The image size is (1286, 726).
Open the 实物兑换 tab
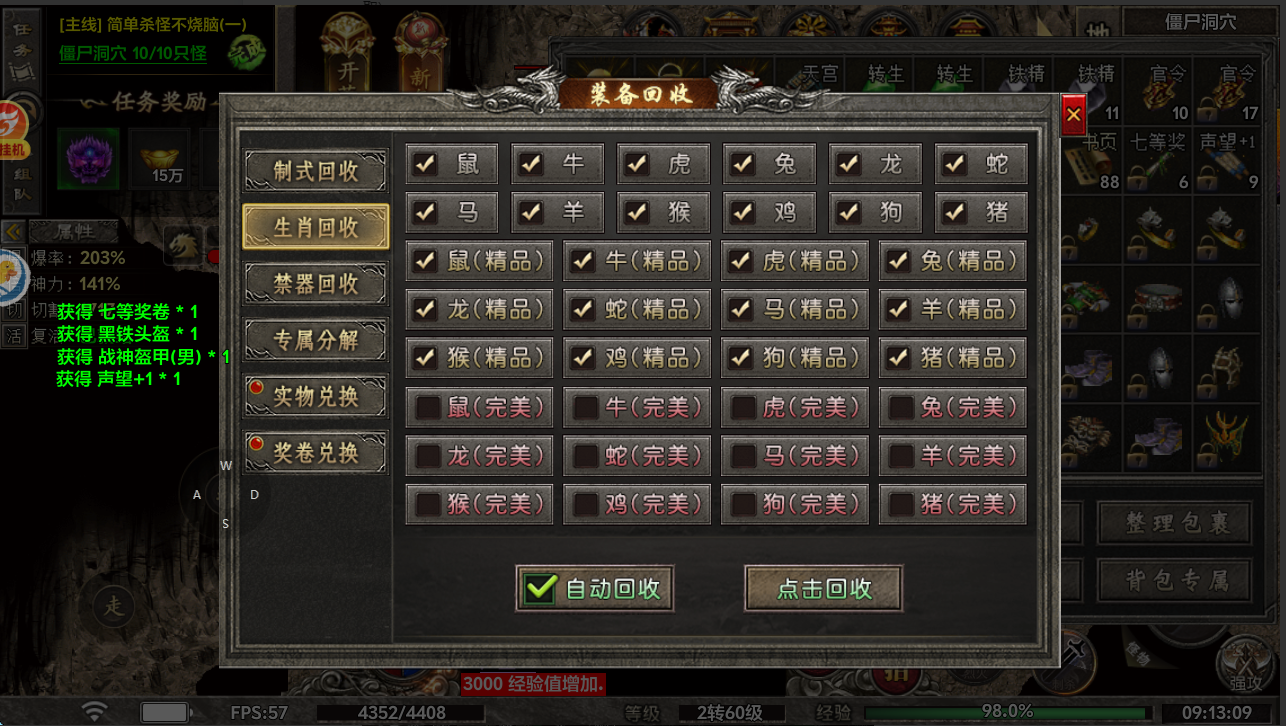(315, 396)
